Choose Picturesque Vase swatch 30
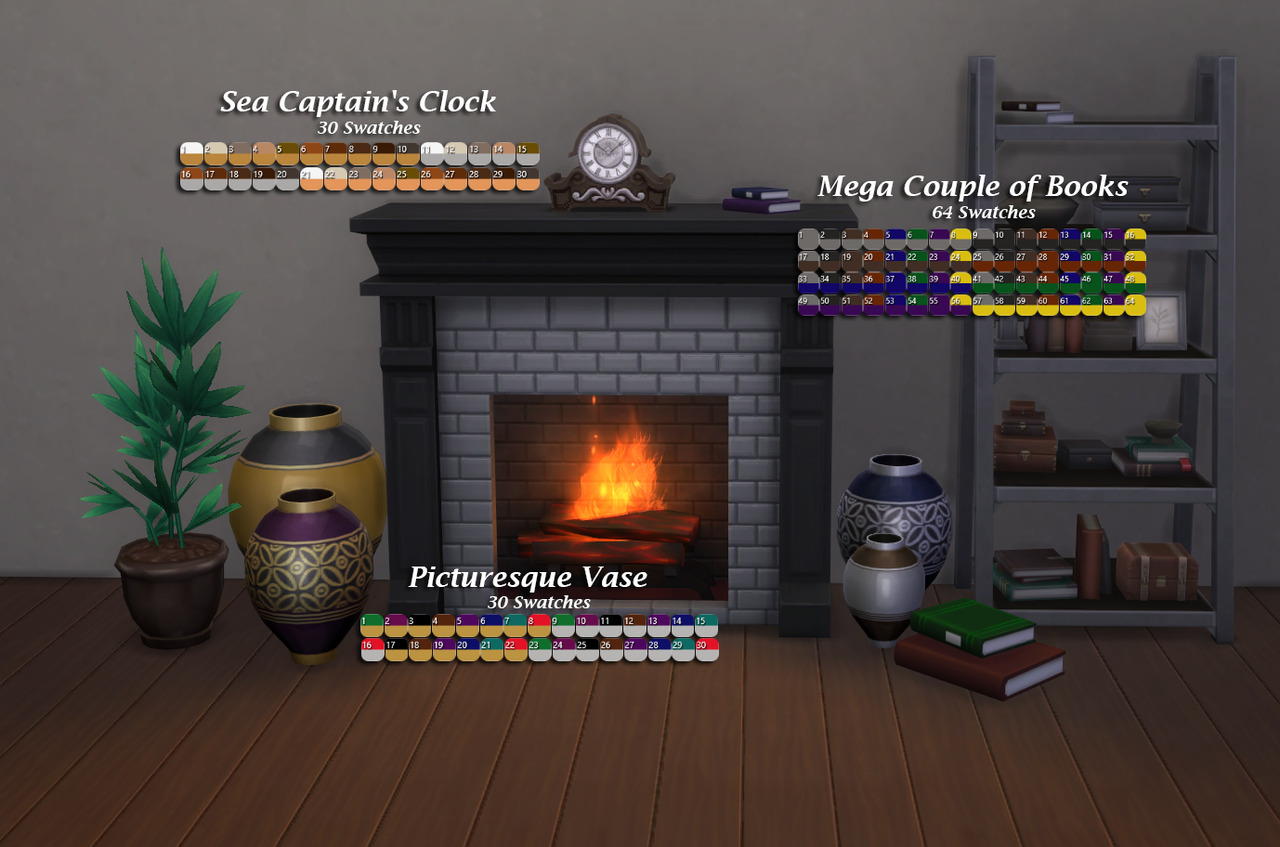Screen dimensions: 1280x847 (707, 650)
